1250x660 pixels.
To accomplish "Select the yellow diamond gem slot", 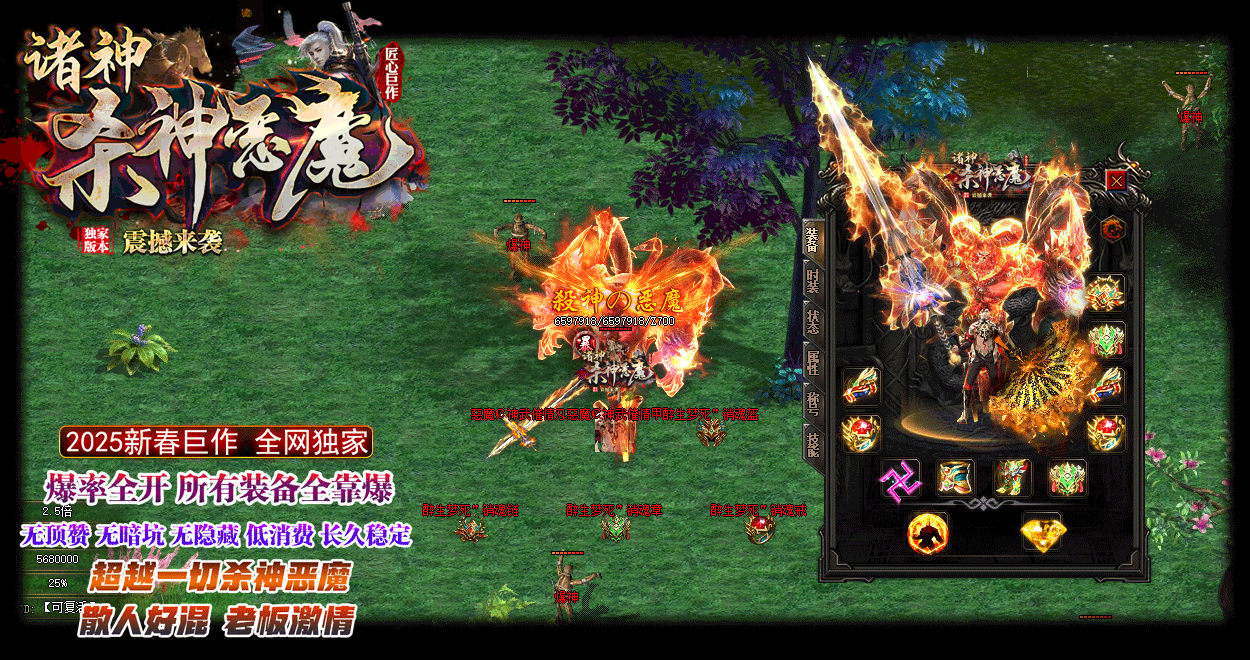I will [x=1041, y=532].
